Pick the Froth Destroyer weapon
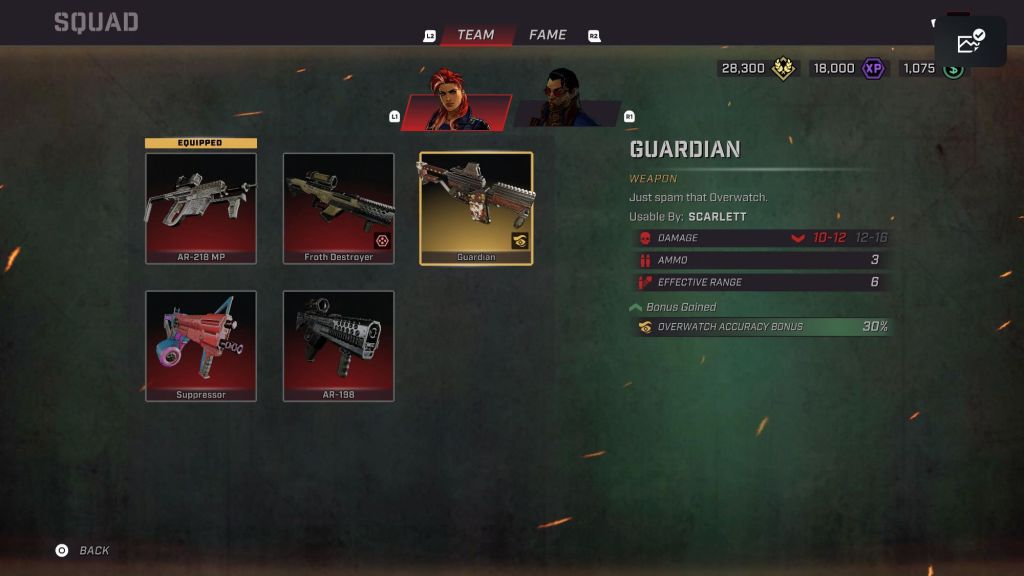 [x=339, y=208]
